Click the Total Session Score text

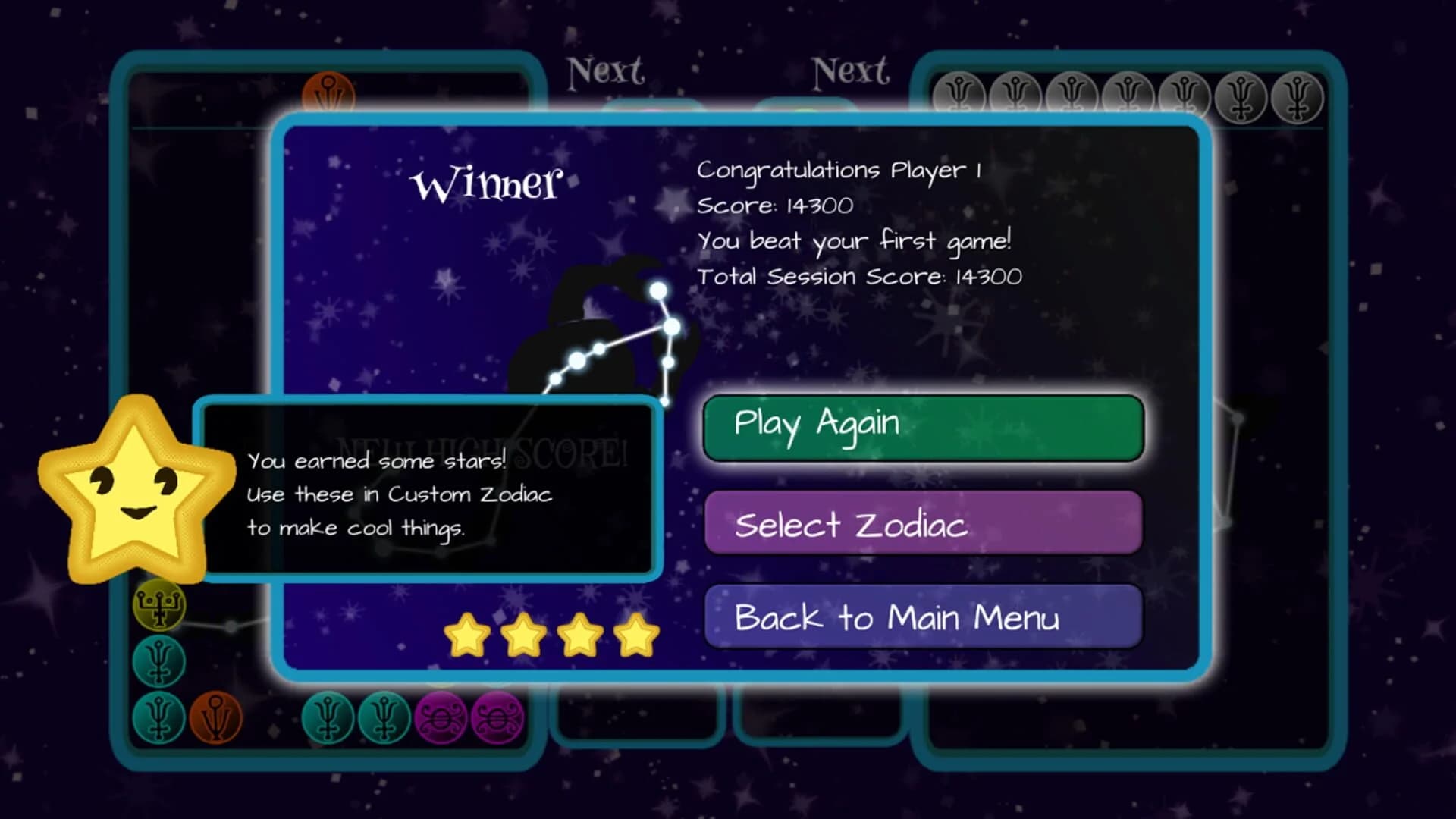[860, 276]
